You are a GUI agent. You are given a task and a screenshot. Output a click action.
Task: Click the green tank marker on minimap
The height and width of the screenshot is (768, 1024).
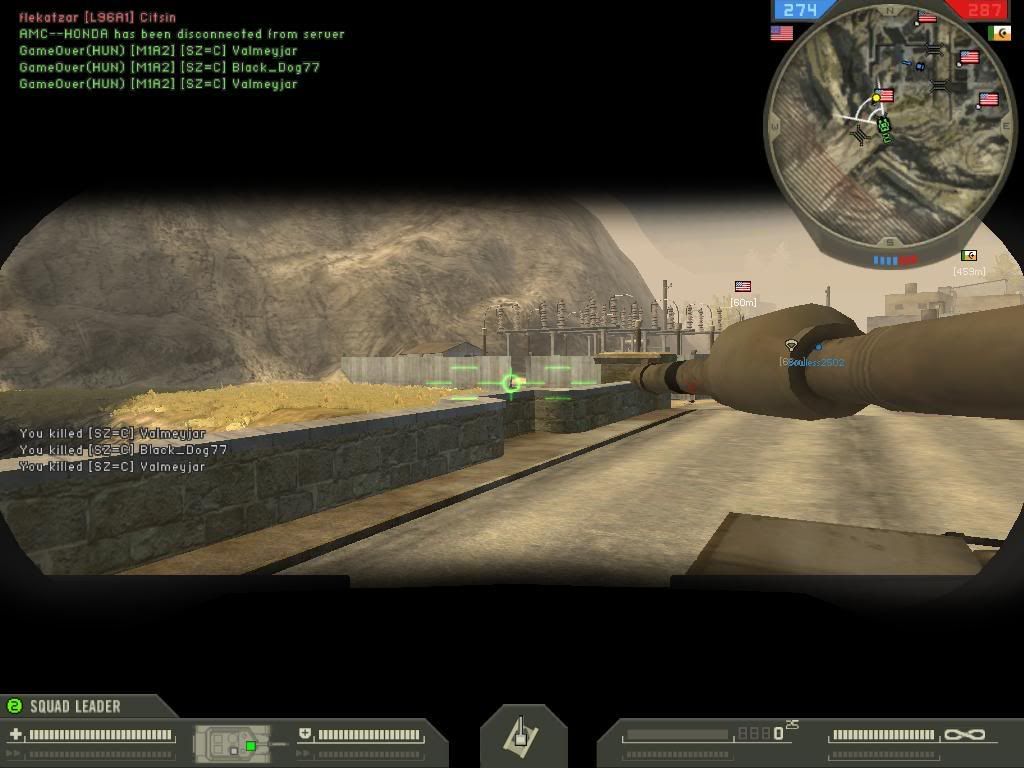coord(884,126)
